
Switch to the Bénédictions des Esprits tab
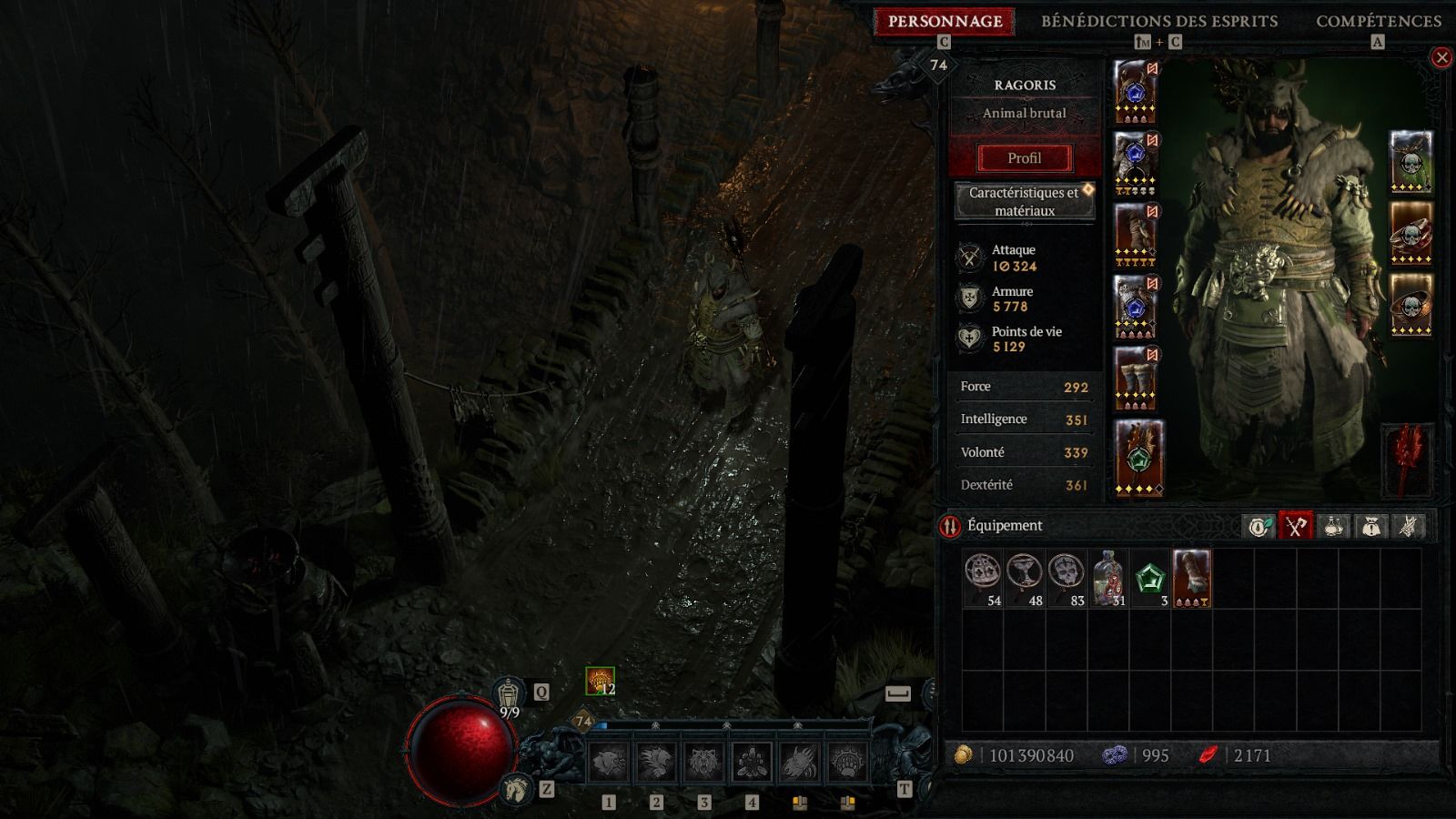1159,21
